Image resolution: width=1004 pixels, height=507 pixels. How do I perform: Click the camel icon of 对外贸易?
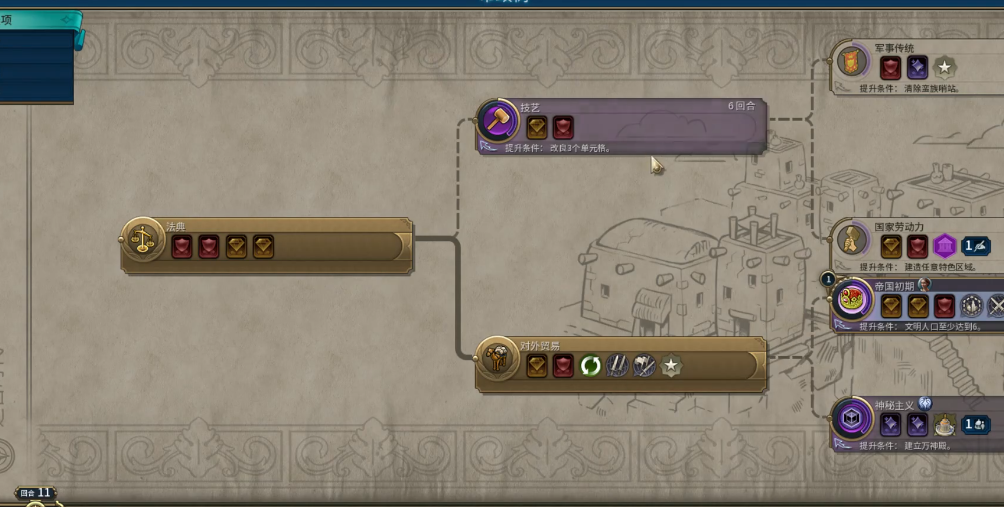tap(496, 361)
